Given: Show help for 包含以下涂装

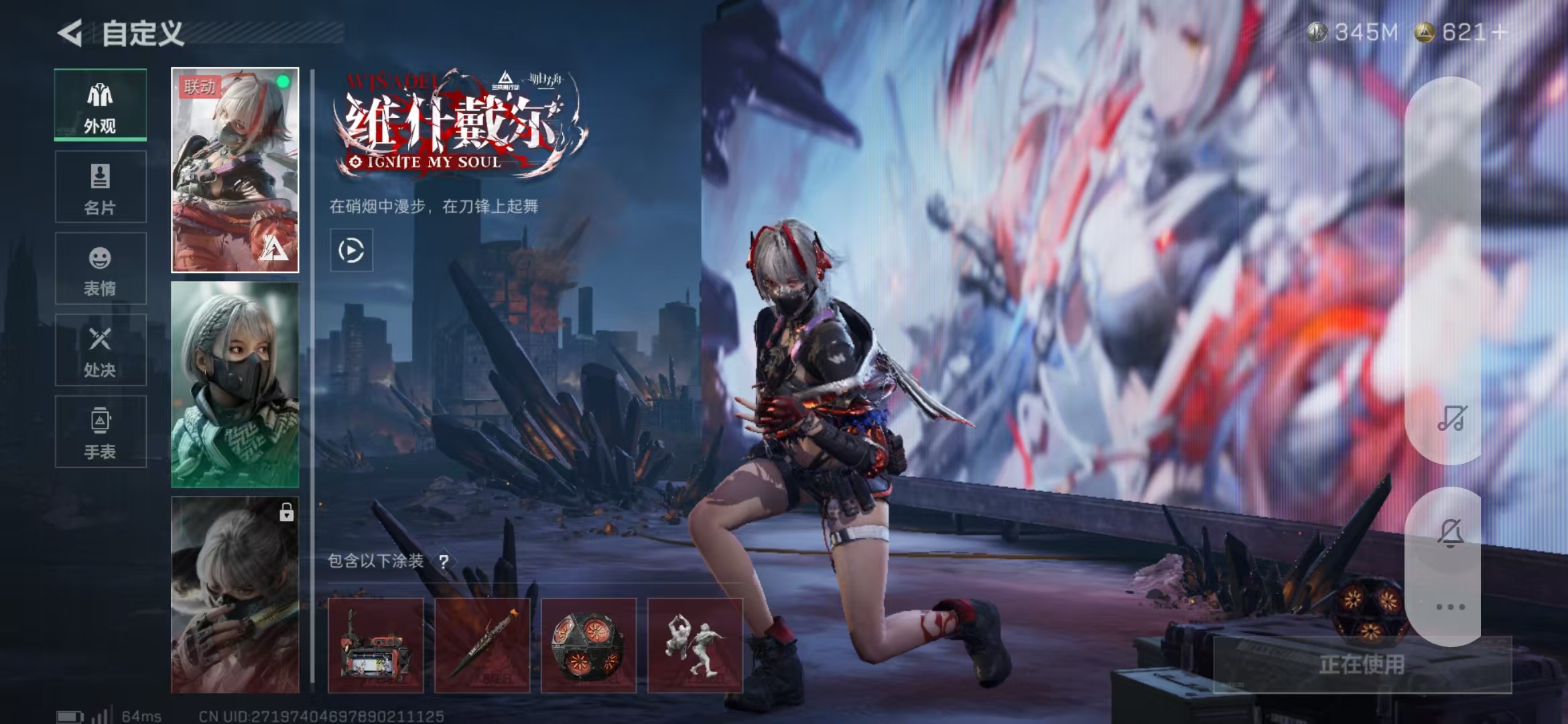Looking at the screenshot, I should (444, 561).
